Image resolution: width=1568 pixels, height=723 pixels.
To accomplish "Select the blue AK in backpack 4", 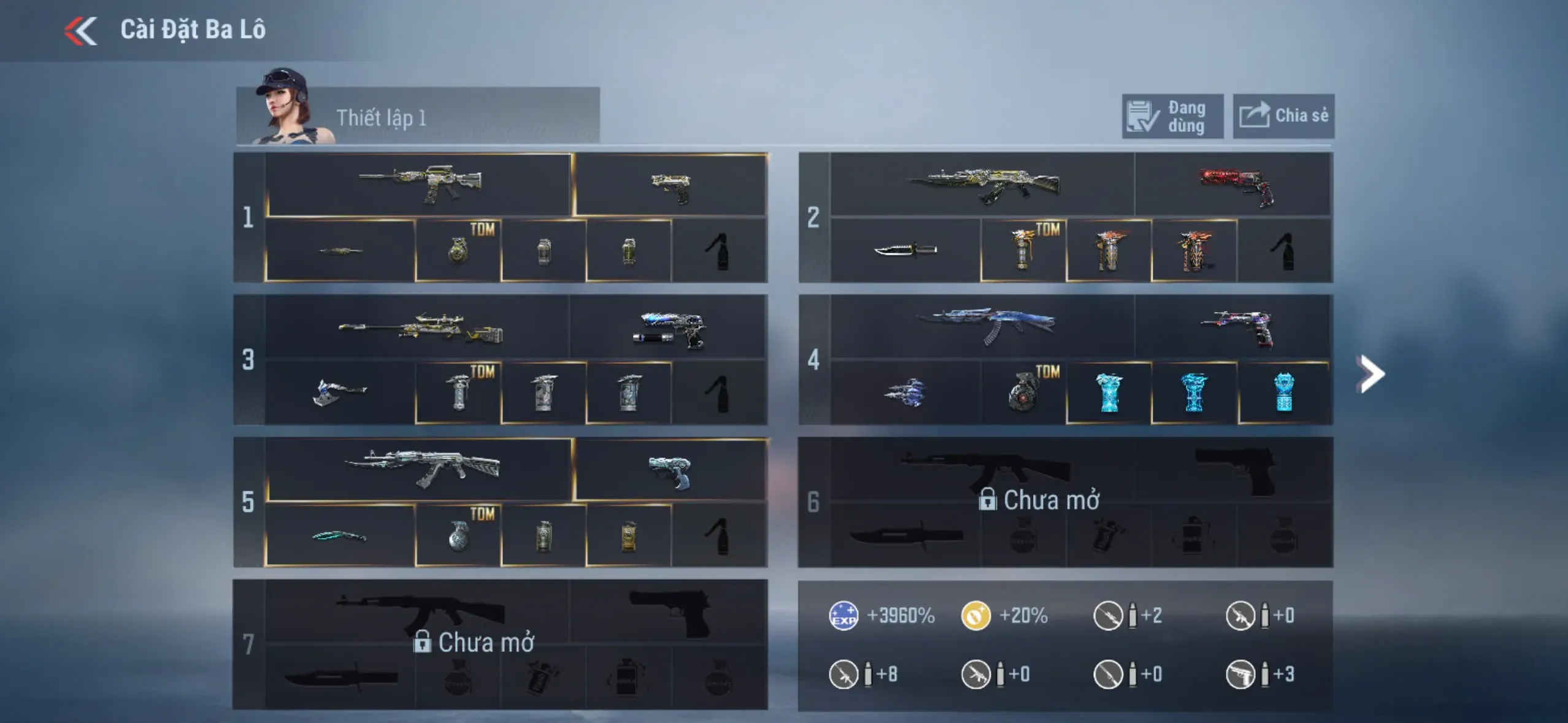I will tap(983, 326).
